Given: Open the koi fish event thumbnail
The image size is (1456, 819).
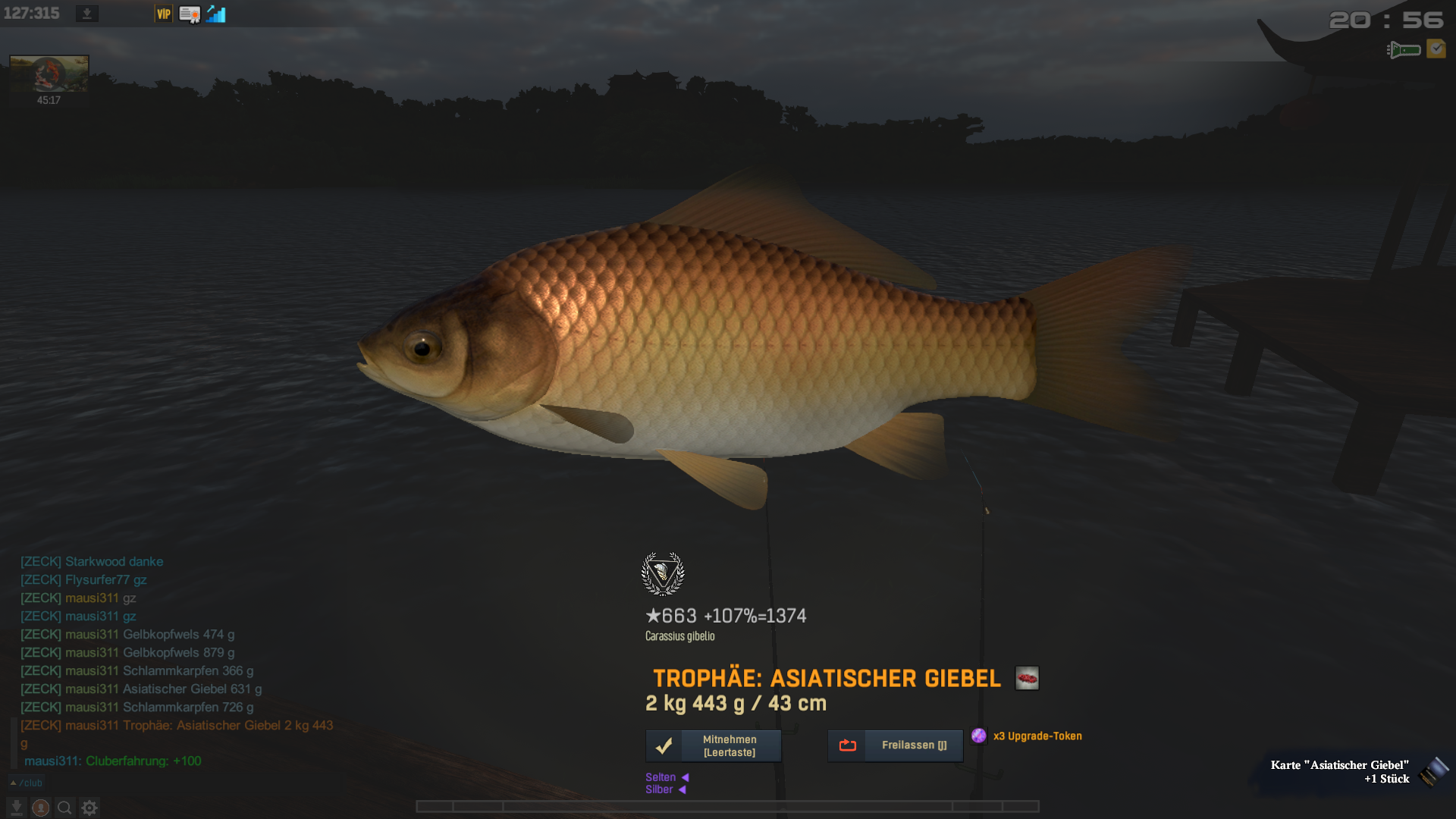Looking at the screenshot, I should click(x=49, y=74).
